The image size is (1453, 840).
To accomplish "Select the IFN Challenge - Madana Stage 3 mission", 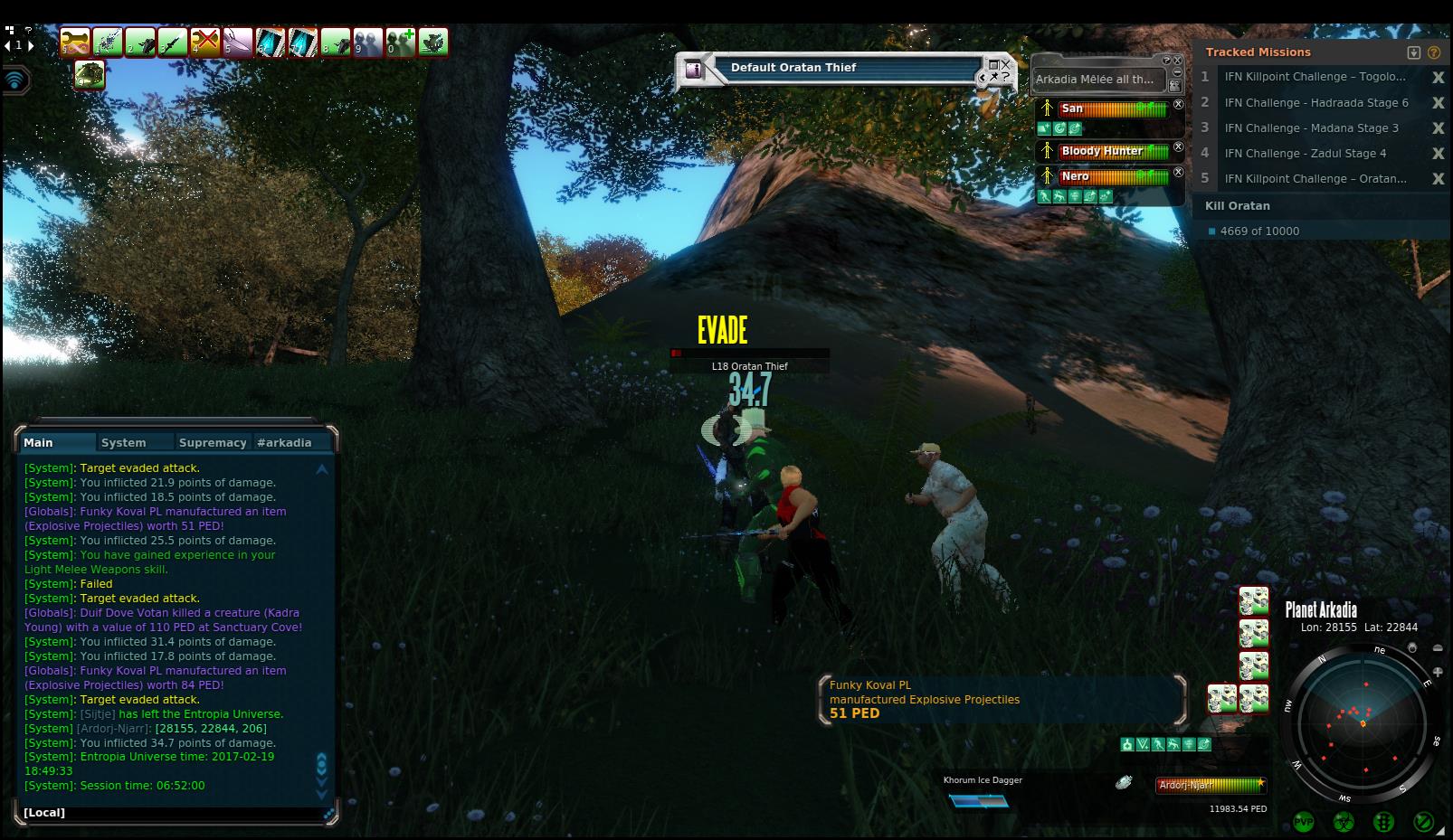I will (x=1311, y=128).
